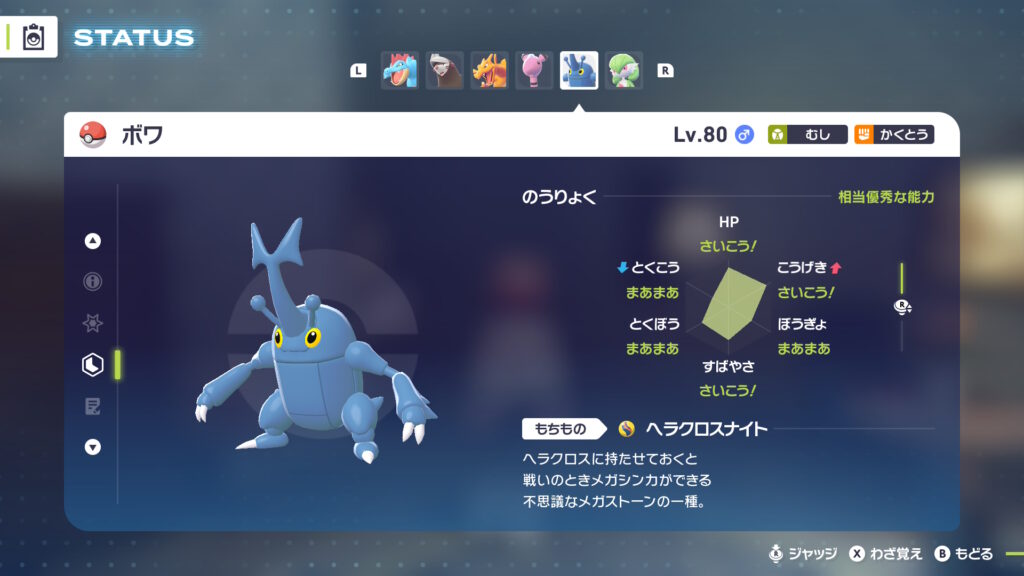Open the info page tab
The image size is (1024, 576).
tap(93, 282)
